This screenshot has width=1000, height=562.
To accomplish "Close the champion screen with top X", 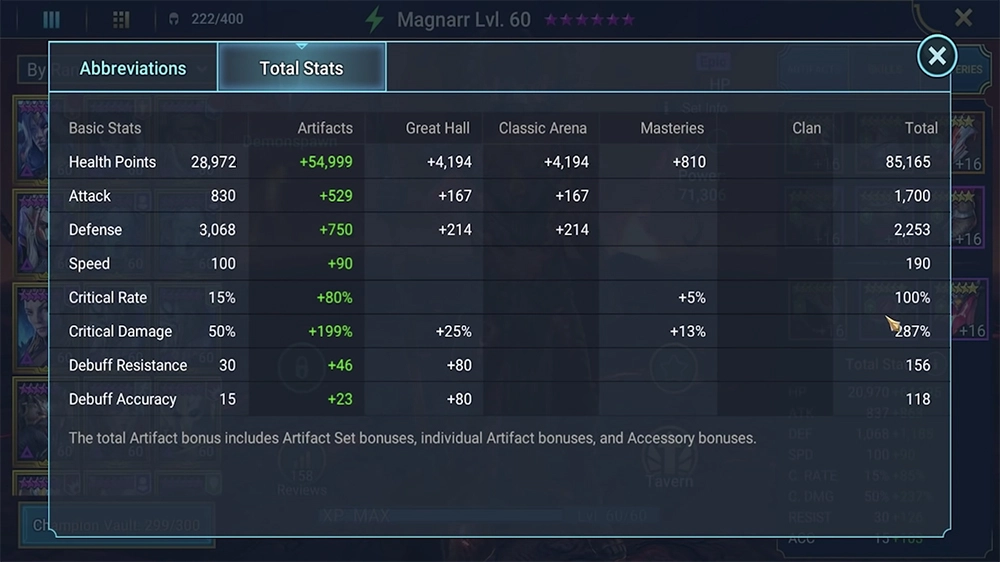I will click(x=963, y=18).
